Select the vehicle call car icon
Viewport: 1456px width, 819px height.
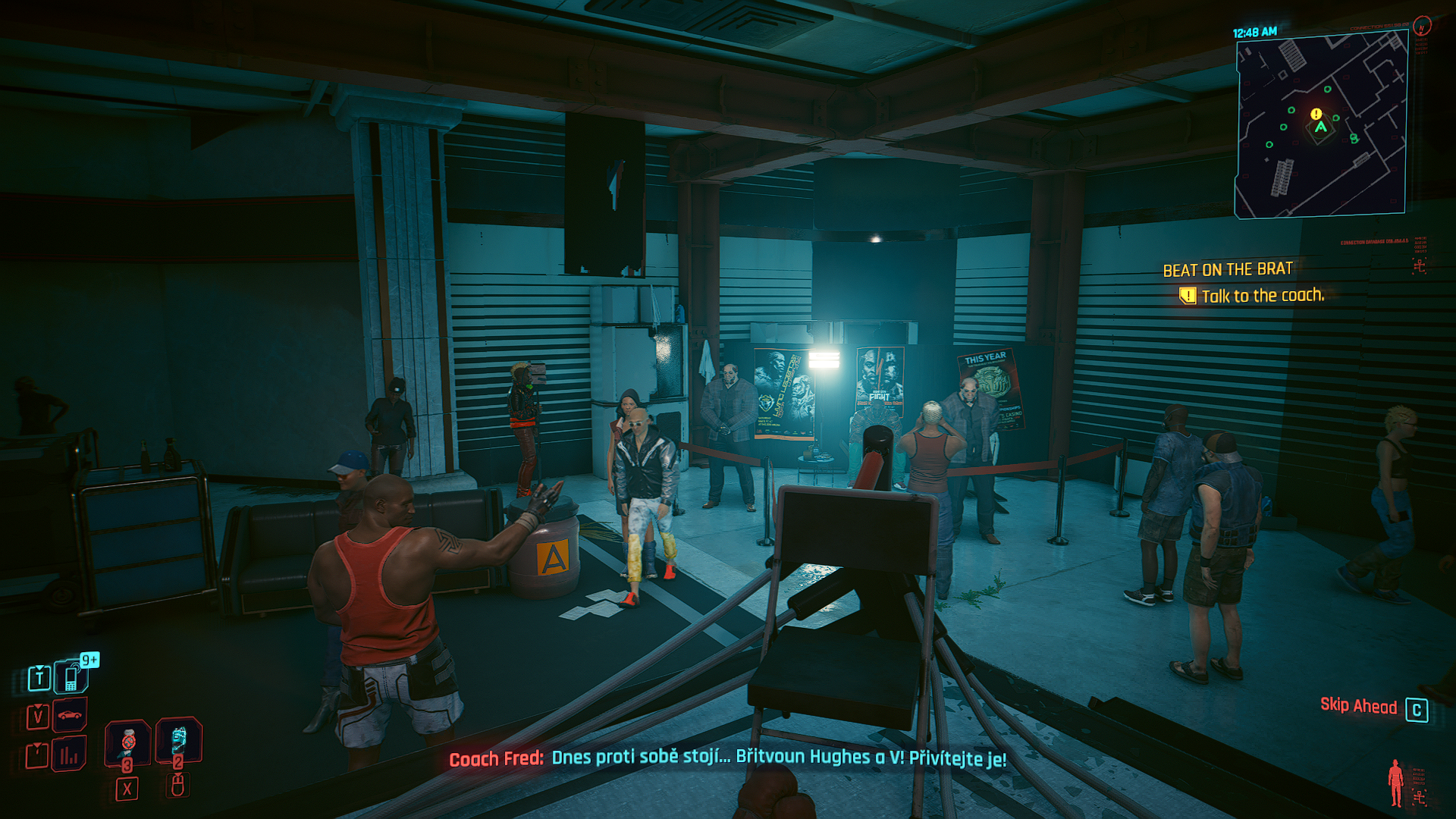point(69,715)
